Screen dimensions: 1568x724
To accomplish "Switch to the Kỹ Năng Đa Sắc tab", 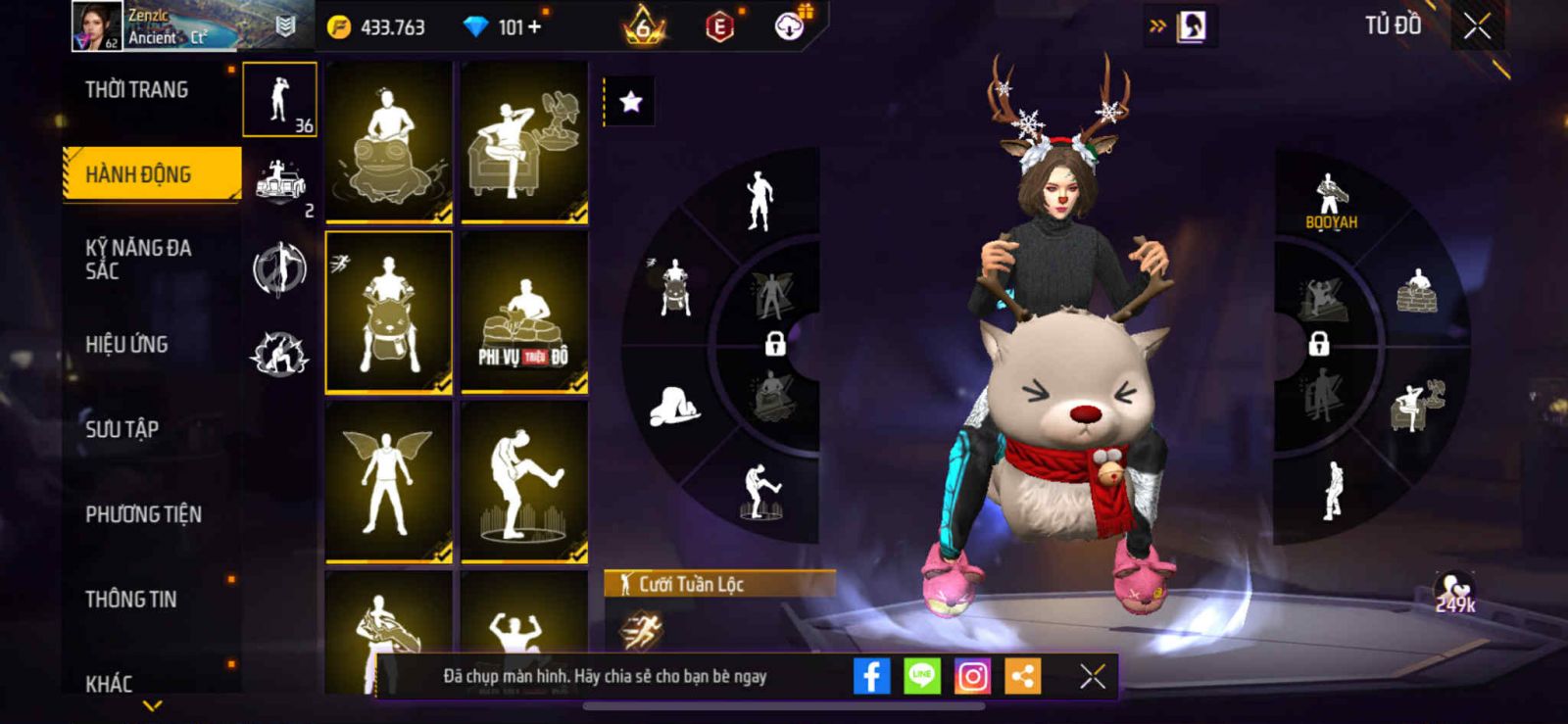I will [138, 259].
